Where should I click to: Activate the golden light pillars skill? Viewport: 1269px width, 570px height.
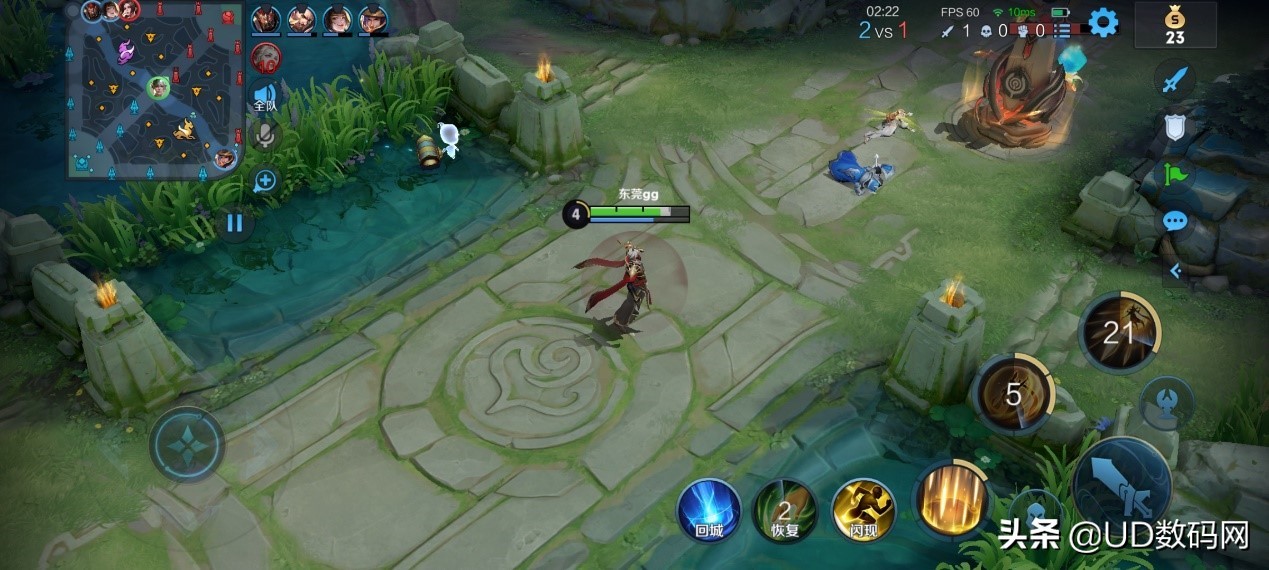(x=948, y=499)
